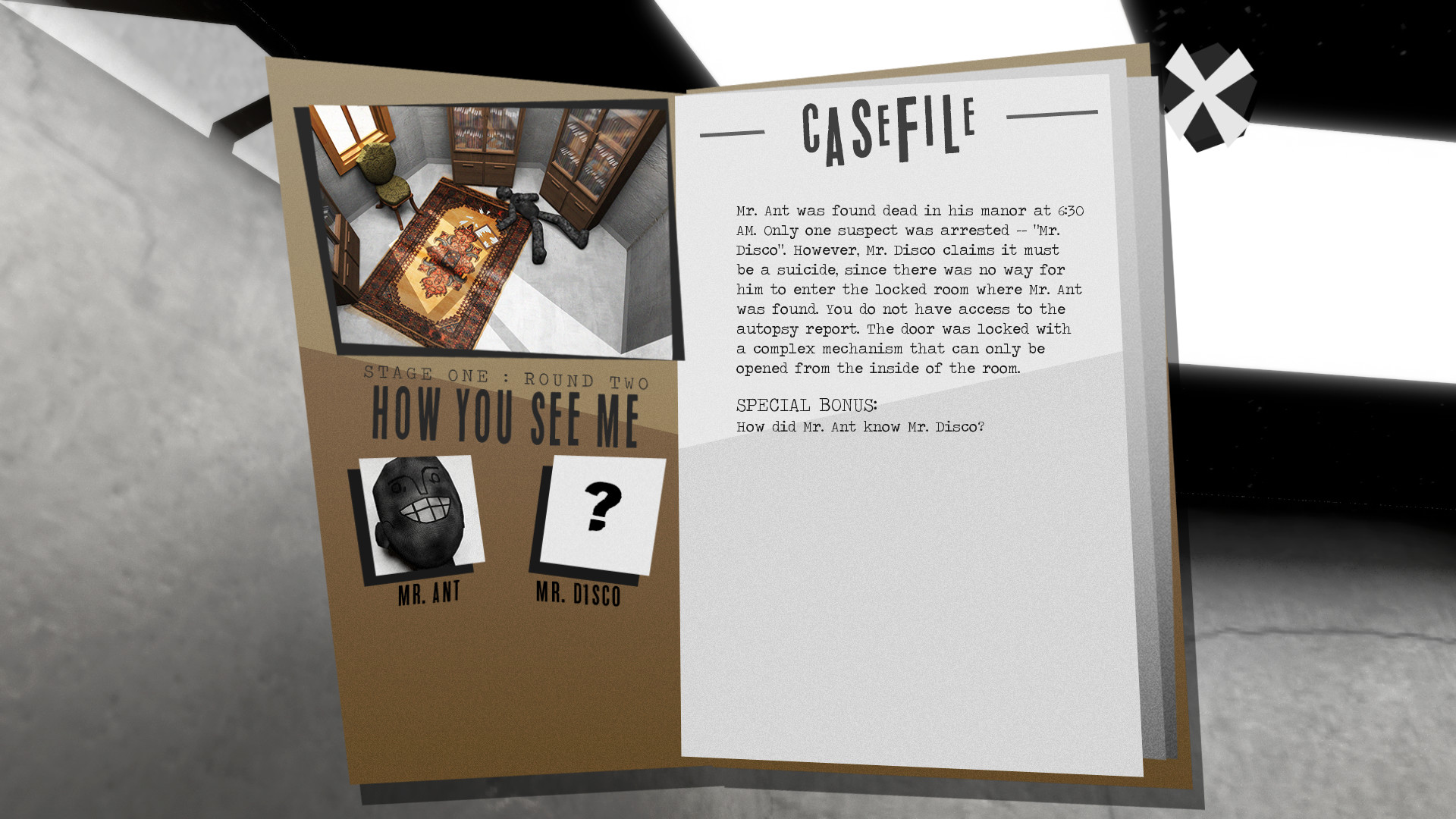The height and width of the screenshot is (819, 1456).
Task: Select the green armchair in the photo
Action: [x=383, y=171]
